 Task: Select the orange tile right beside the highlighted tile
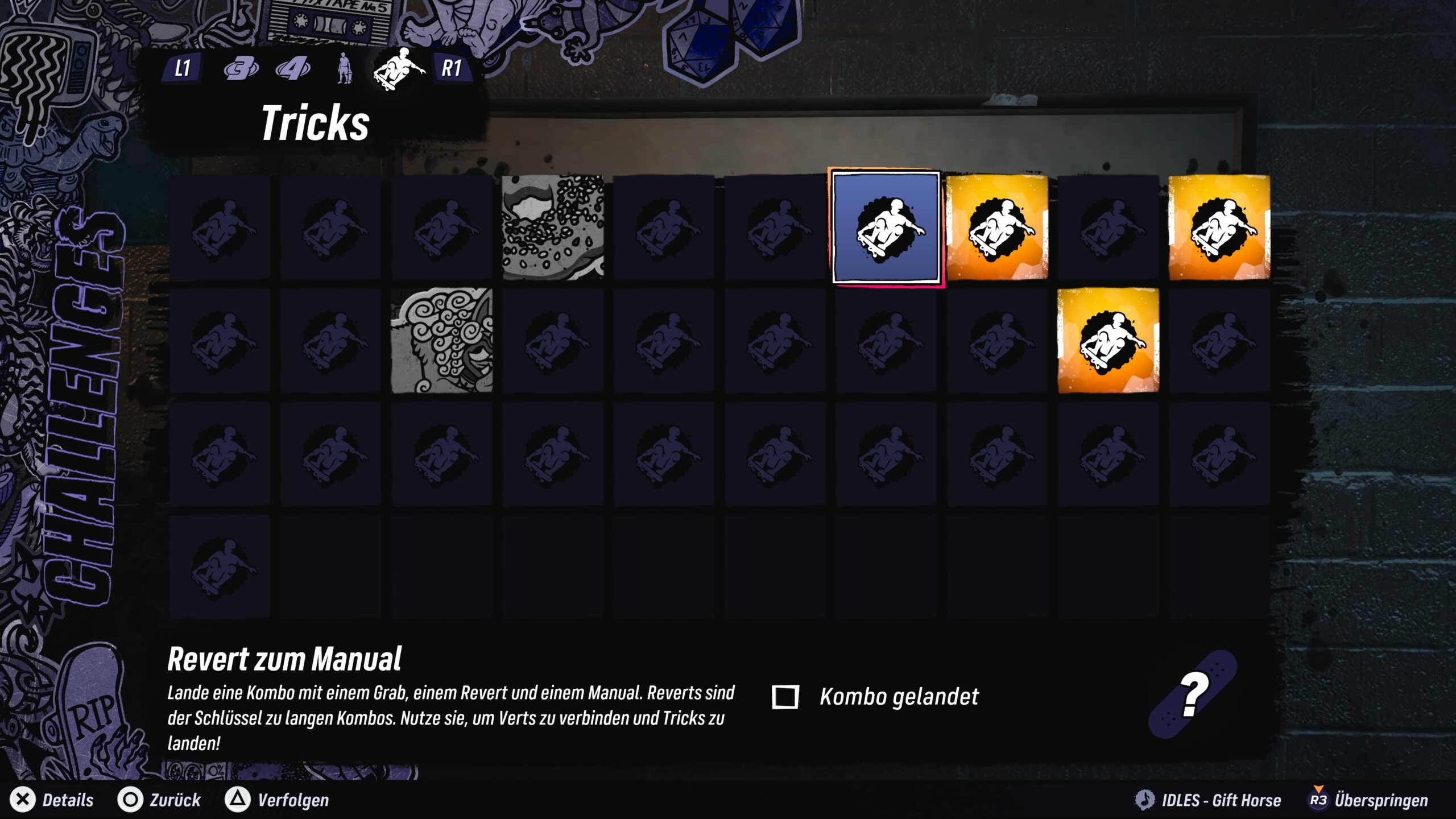[x=996, y=227]
